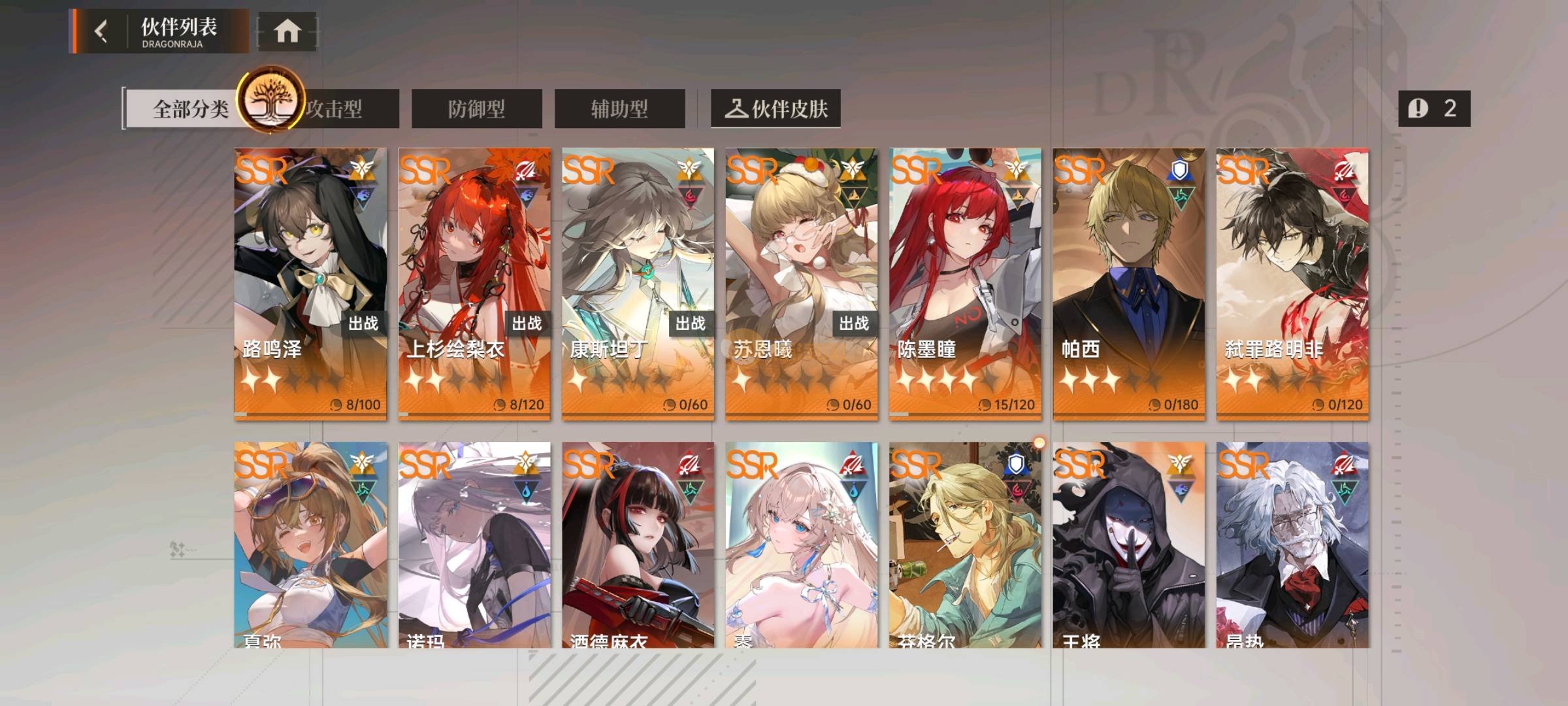View the masked 王将 companion card

1129,546
